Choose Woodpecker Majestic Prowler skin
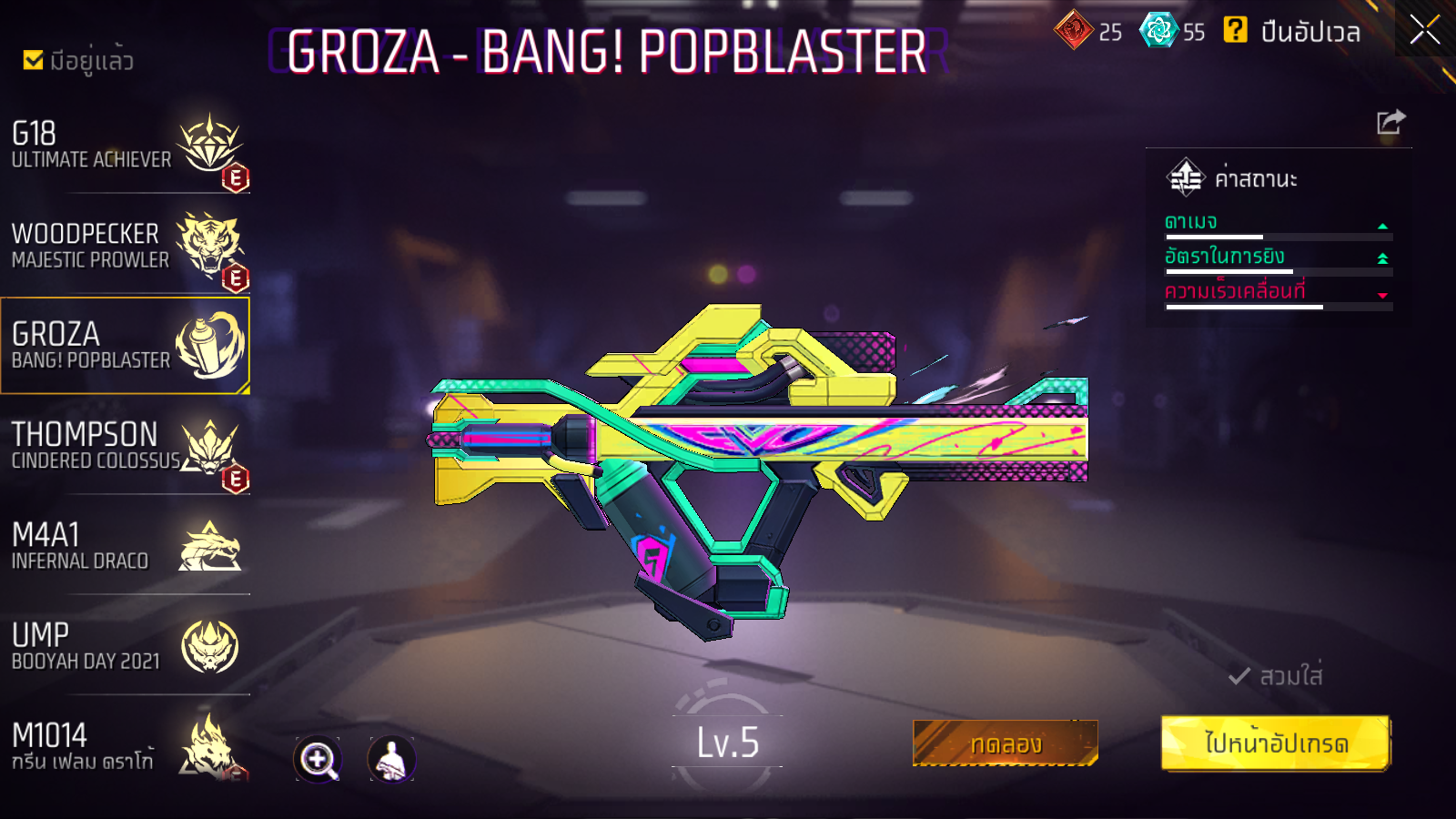This screenshot has width=1456, height=819. (x=125, y=246)
